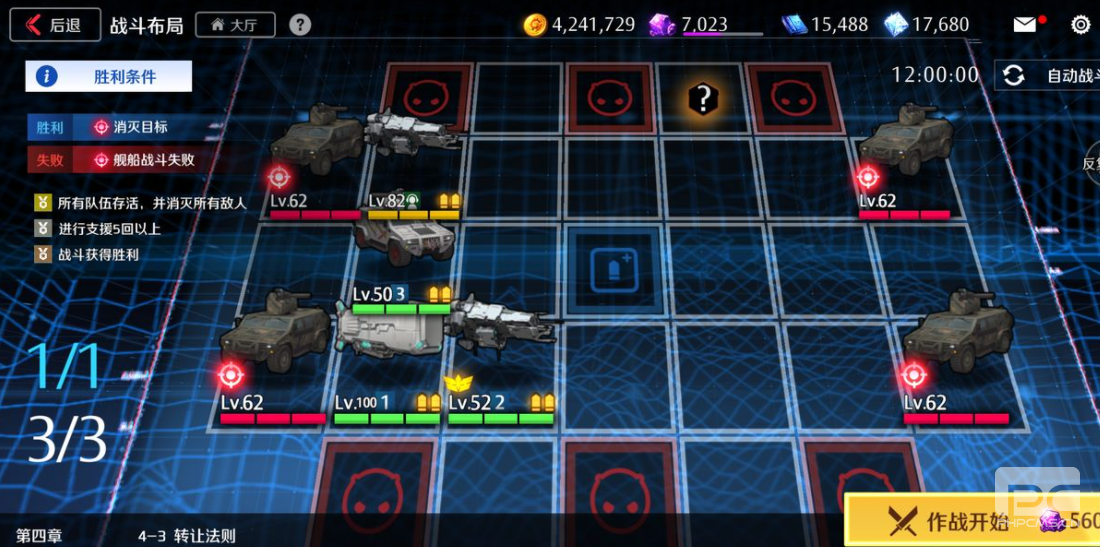The image size is (1100, 547).
Task: Tap the hexagon question mark mystery tile
Action: 703,98
